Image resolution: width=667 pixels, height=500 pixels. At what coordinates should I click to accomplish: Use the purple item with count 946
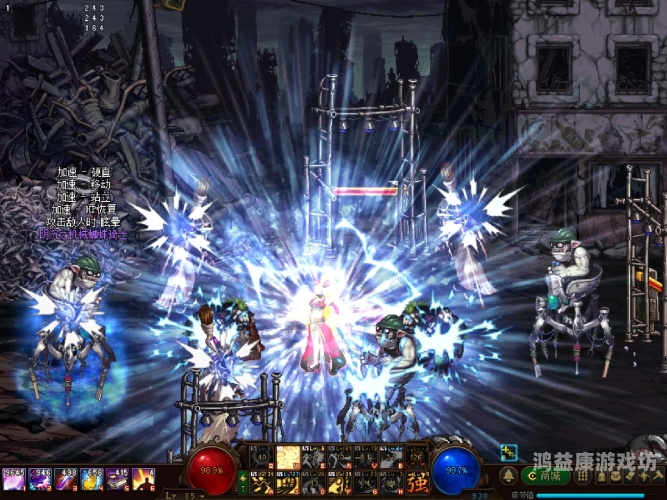click(41, 480)
